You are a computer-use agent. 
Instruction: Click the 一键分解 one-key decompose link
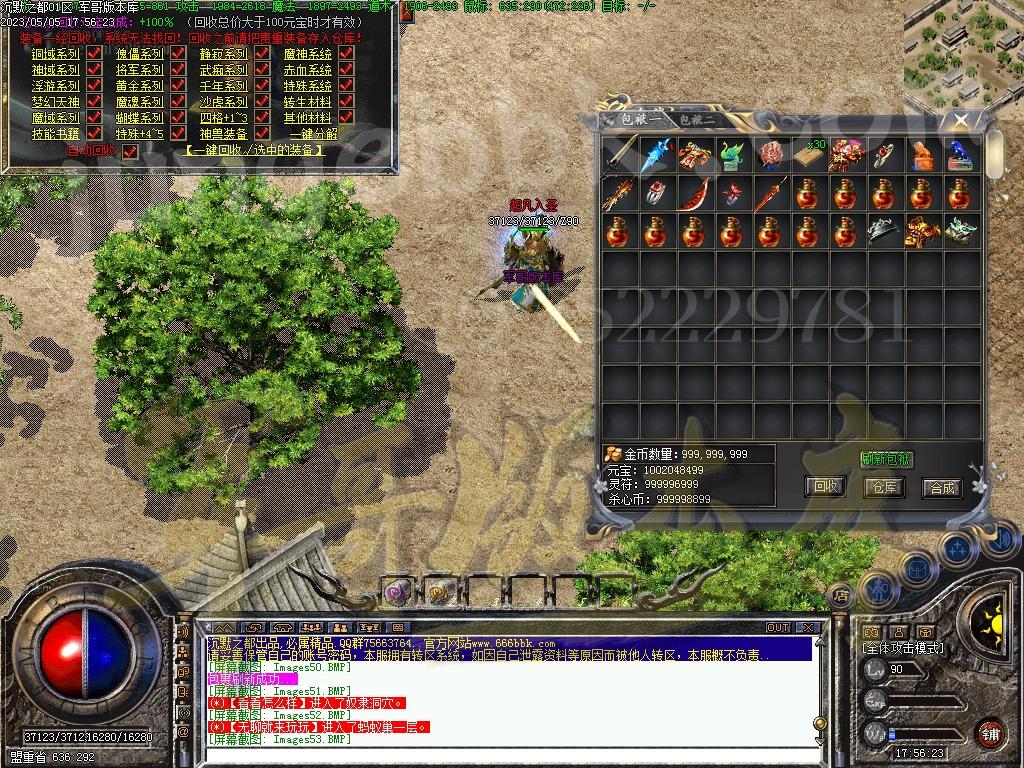click(313, 134)
